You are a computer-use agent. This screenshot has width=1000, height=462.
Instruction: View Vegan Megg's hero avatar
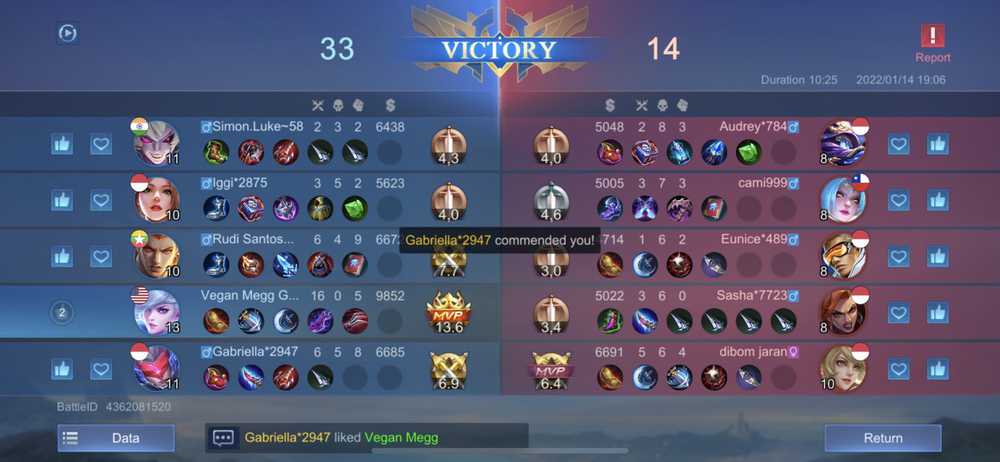(x=156, y=313)
